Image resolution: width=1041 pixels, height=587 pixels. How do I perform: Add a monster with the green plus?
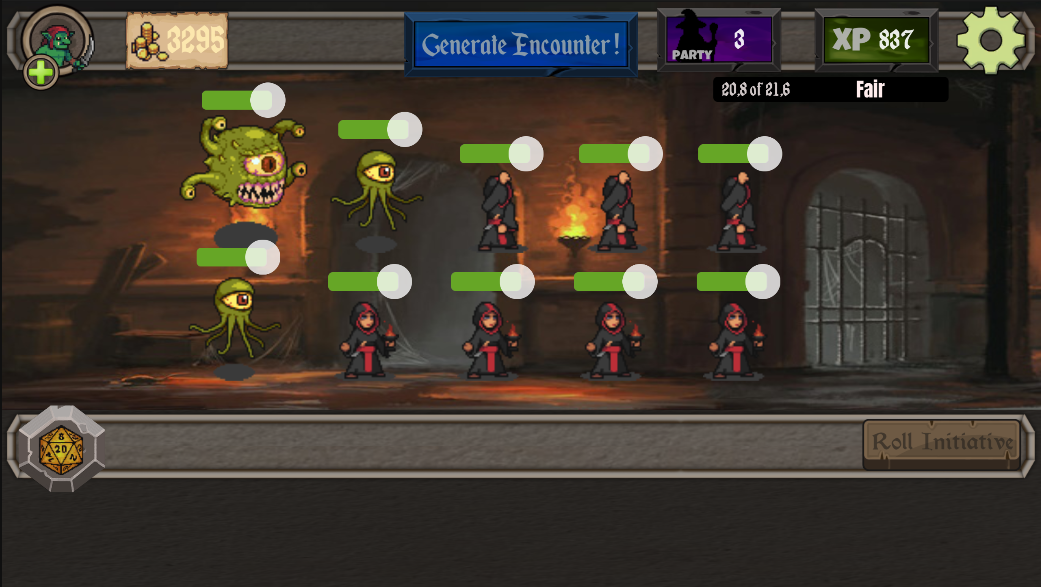click(41, 72)
